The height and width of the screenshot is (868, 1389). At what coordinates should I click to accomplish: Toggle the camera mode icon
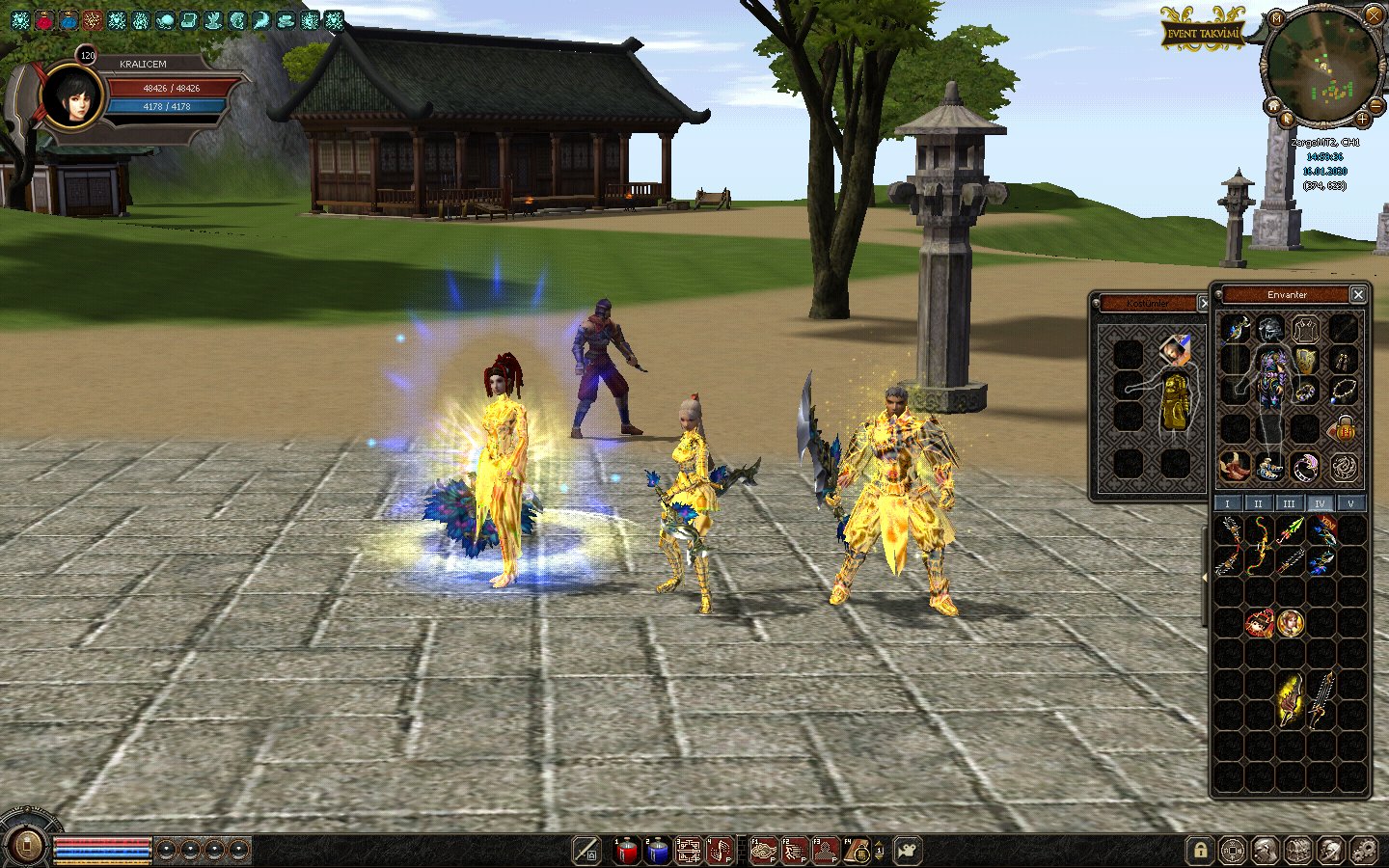(x=908, y=851)
